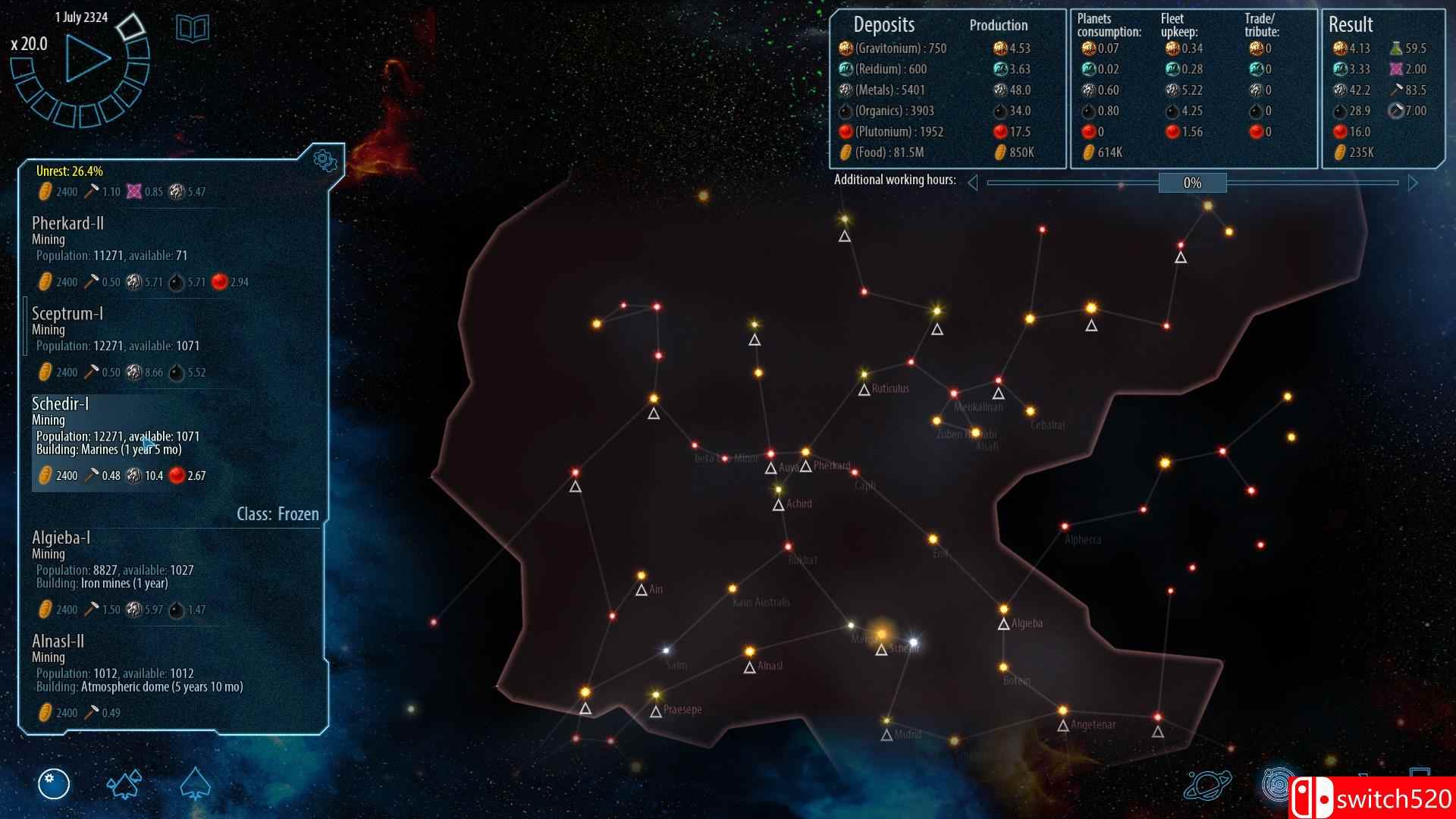The height and width of the screenshot is (819, 1456).
Task: Click the Gravitonium deposit icon in Deposits panel
Action: point(844,48)
